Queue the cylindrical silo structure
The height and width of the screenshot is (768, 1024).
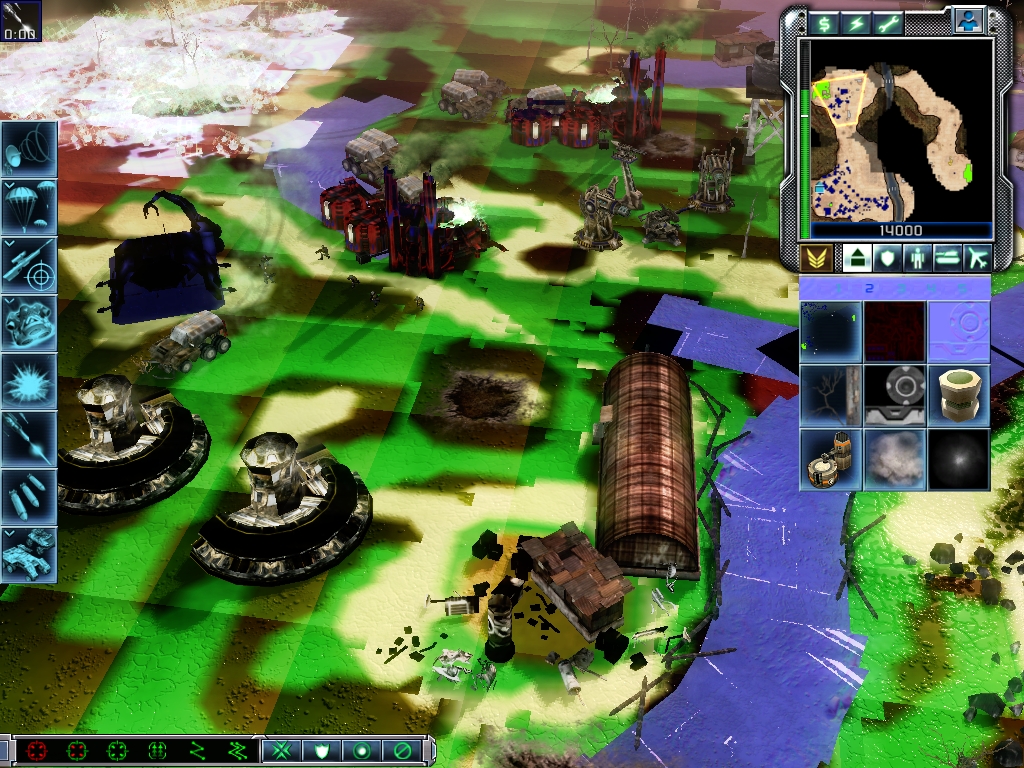pos(958,394)
